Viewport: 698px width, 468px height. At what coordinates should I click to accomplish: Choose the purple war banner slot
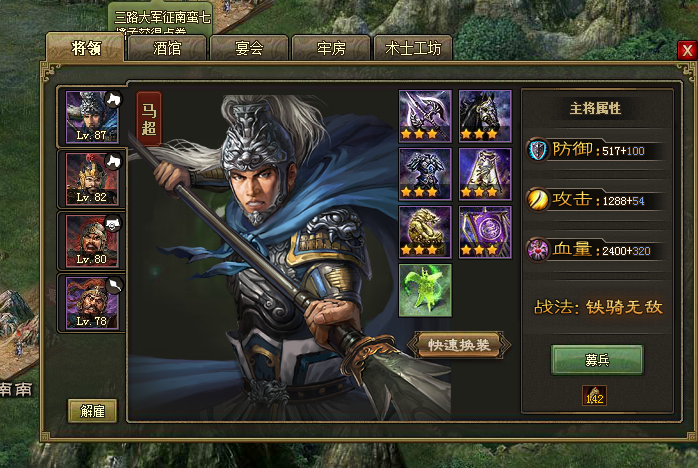[485, 231]
